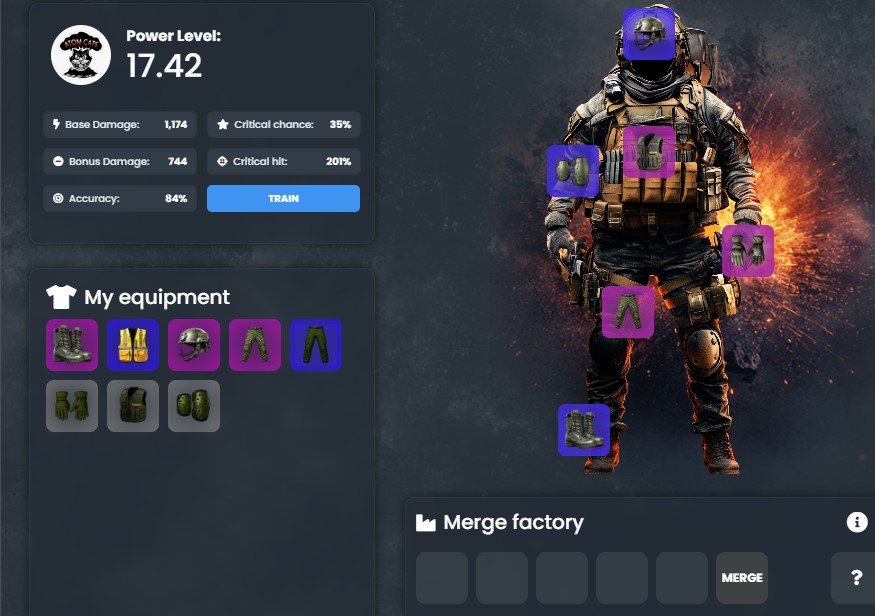Click the question mark help button
This screenshot has height=616, width=875.
[856, 578]
